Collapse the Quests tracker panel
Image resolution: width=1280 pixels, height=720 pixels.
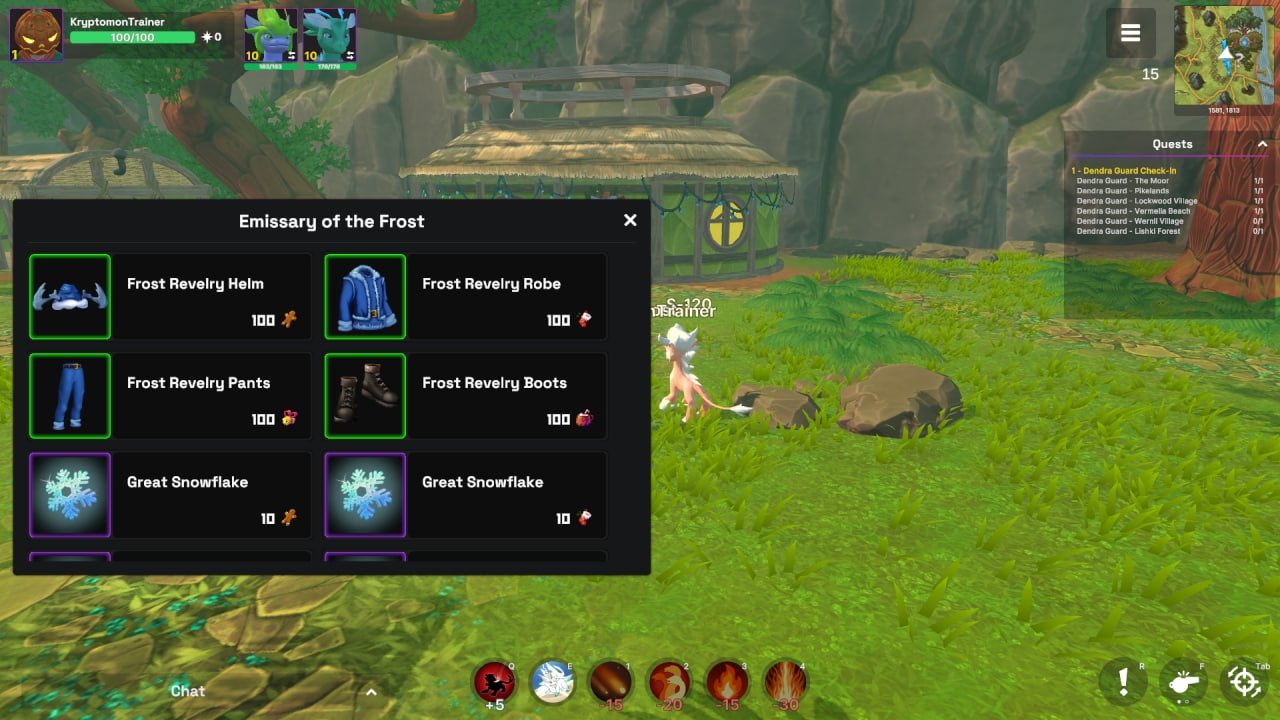[1262, 145]
